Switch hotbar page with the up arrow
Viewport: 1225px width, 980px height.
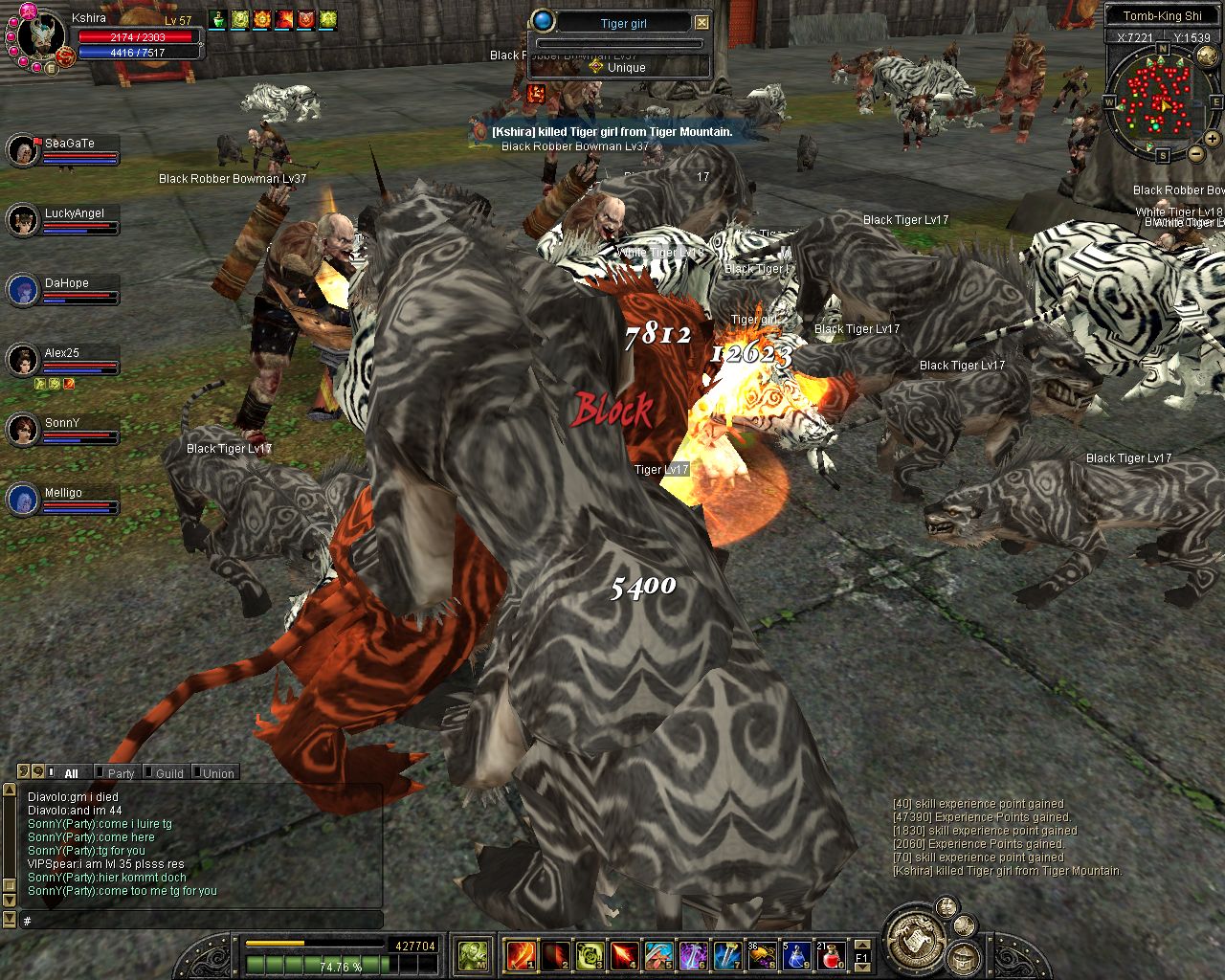(x=861, y=944)
